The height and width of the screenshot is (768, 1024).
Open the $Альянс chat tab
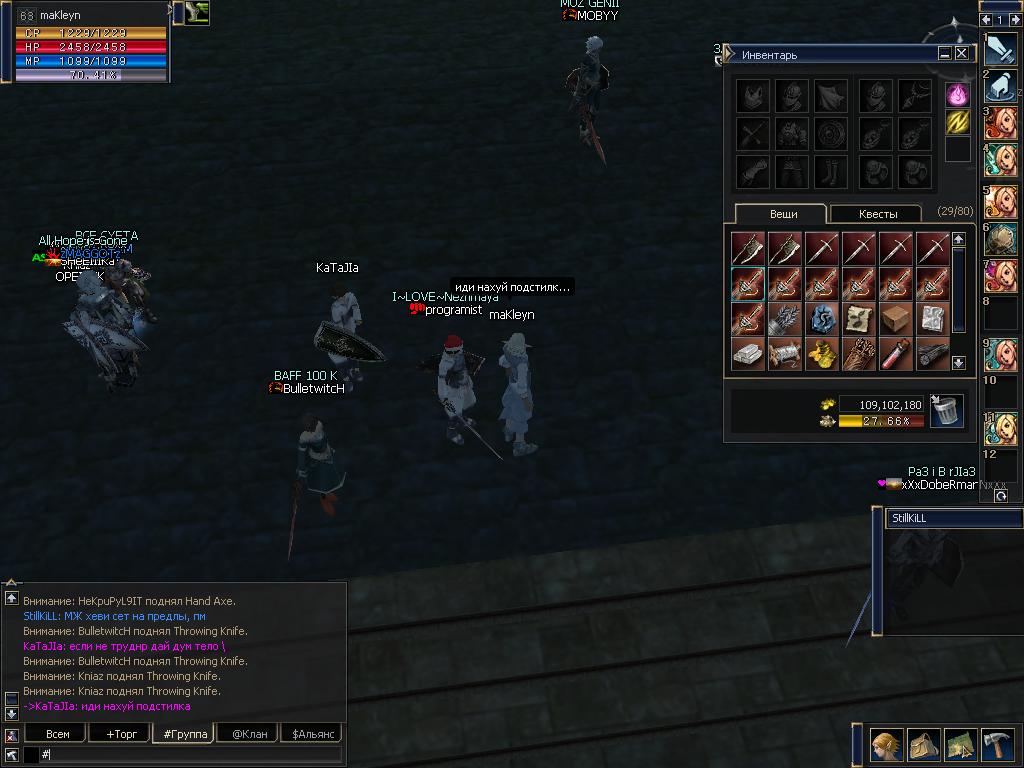[311, 733]
